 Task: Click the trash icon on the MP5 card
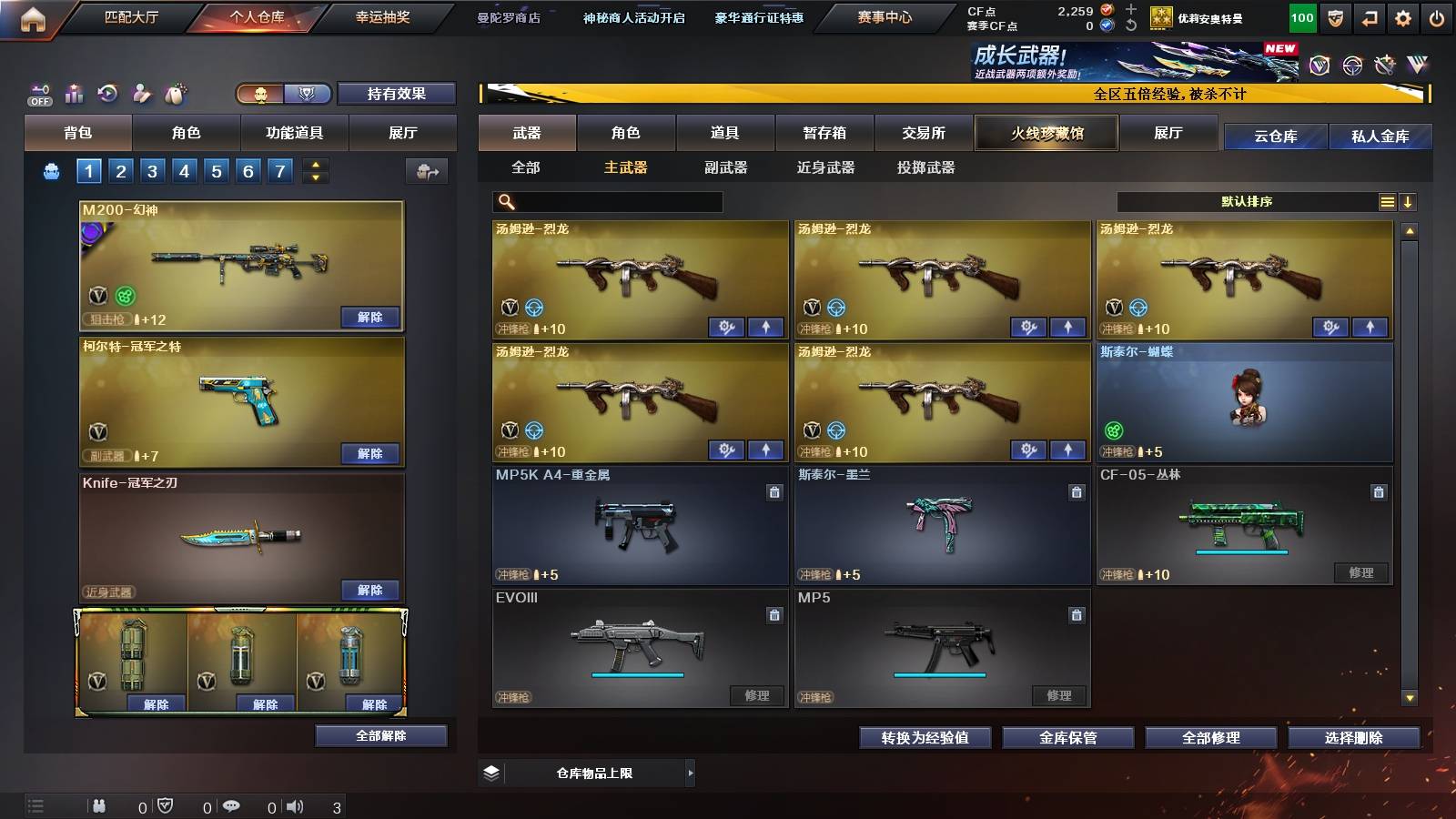[1076, 615]
